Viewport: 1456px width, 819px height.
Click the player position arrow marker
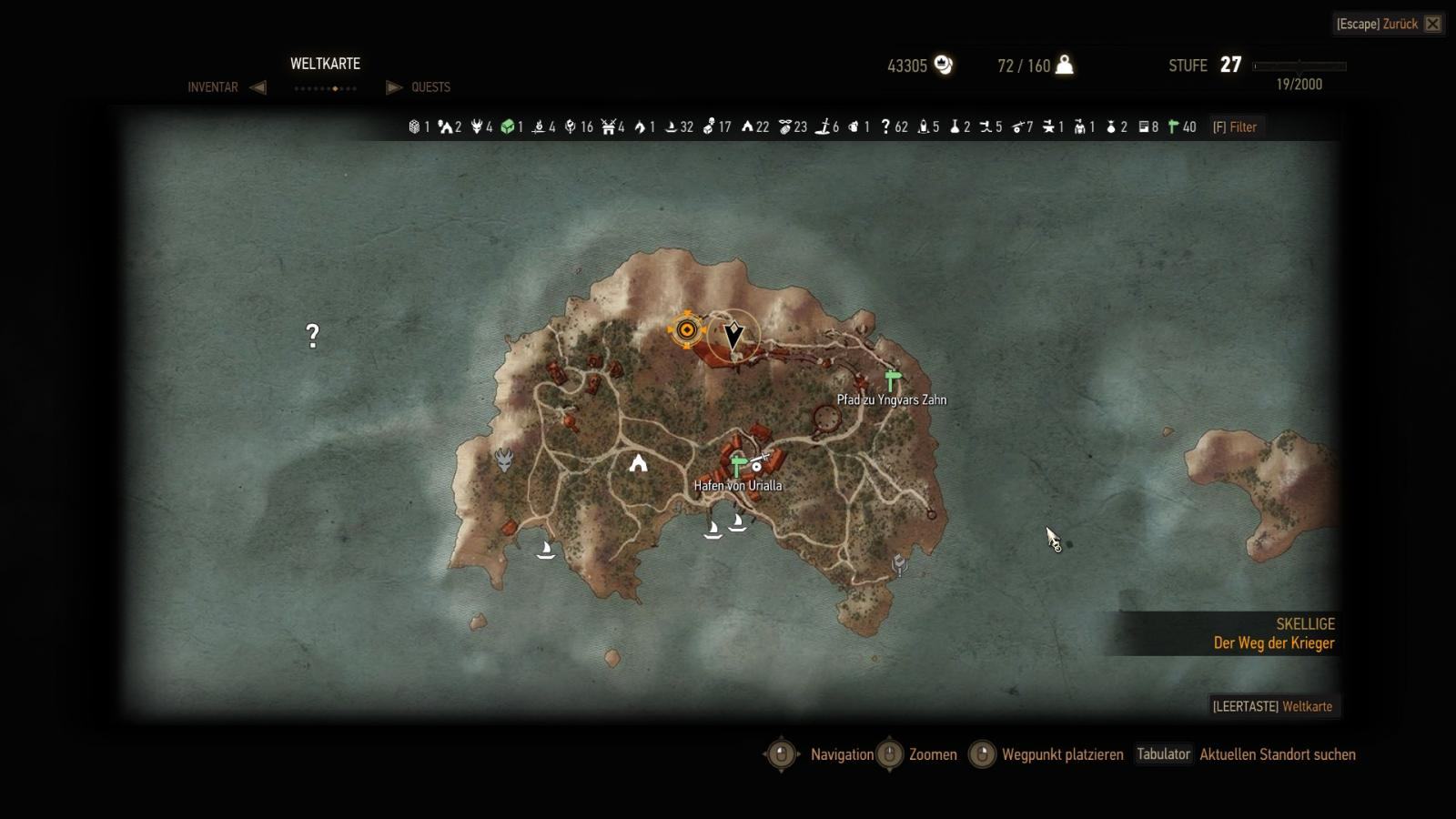click(x=733, y=335)
